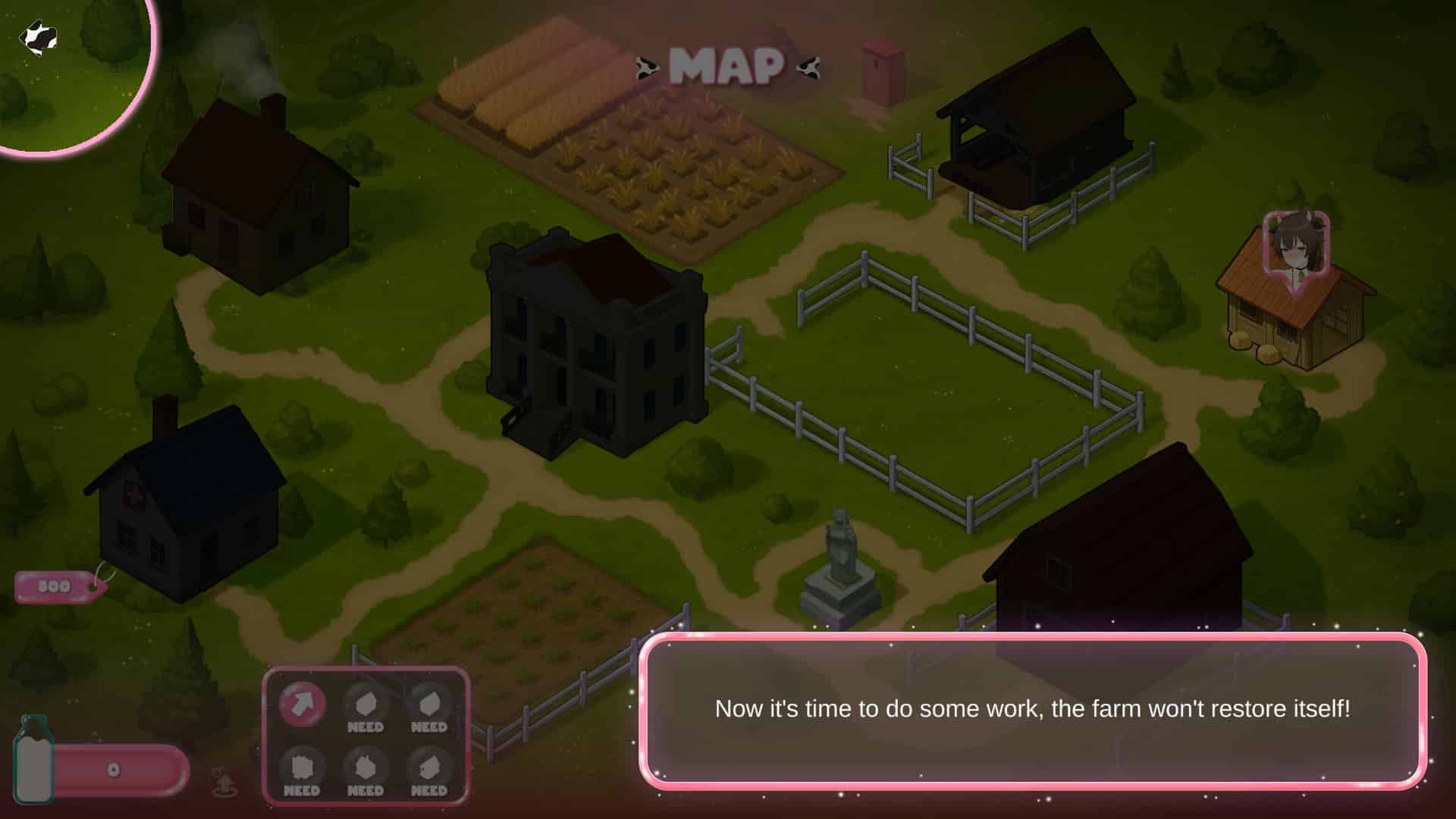Advance the farm restoration dialogue box
Image resolution: width=1456 pixels, height=819 pixels.
1032,710
